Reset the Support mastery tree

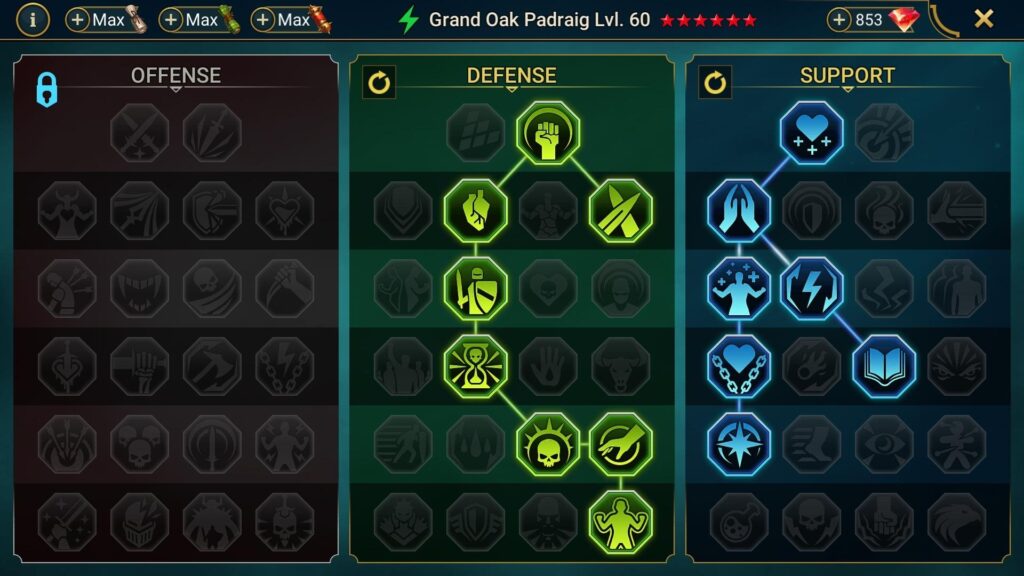pyautogui.click(x=715, y=82)
